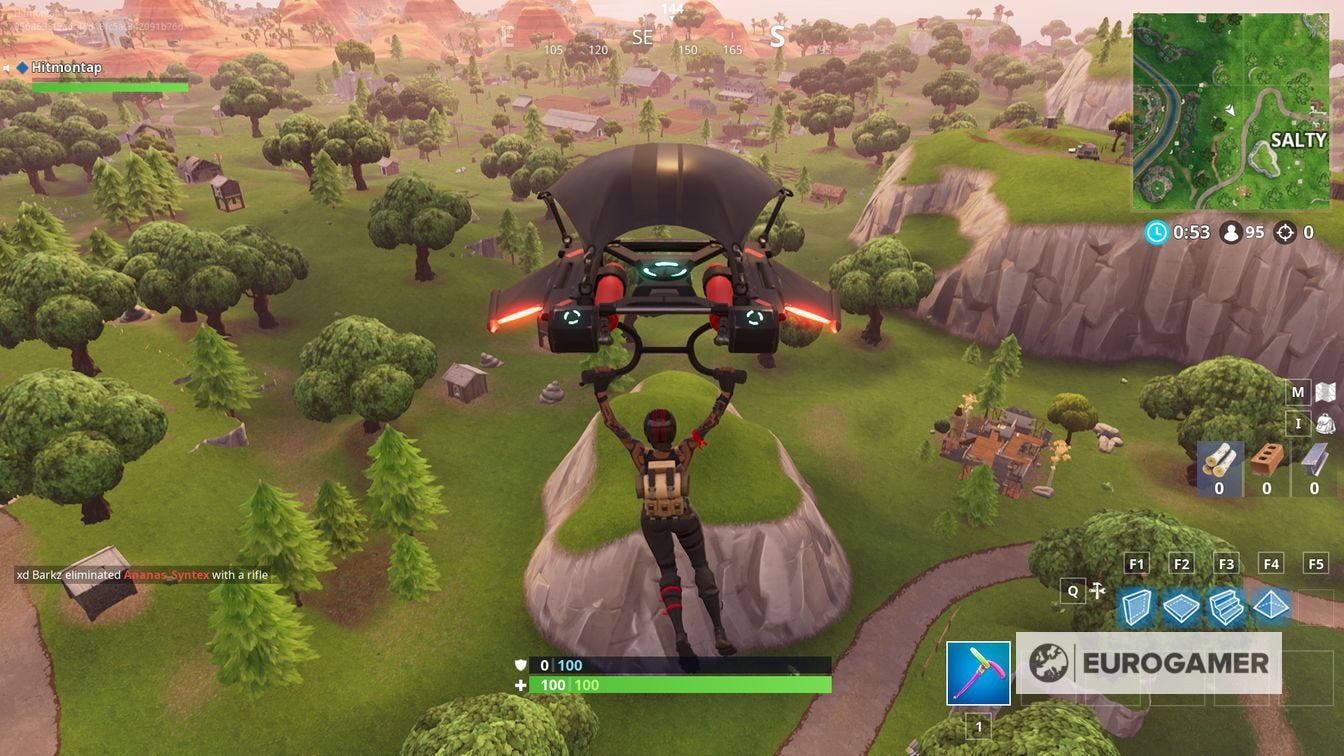Click the F1 hotbar slot
Viewport: 1344px width, 756px height.
[x=1136, y=563]
